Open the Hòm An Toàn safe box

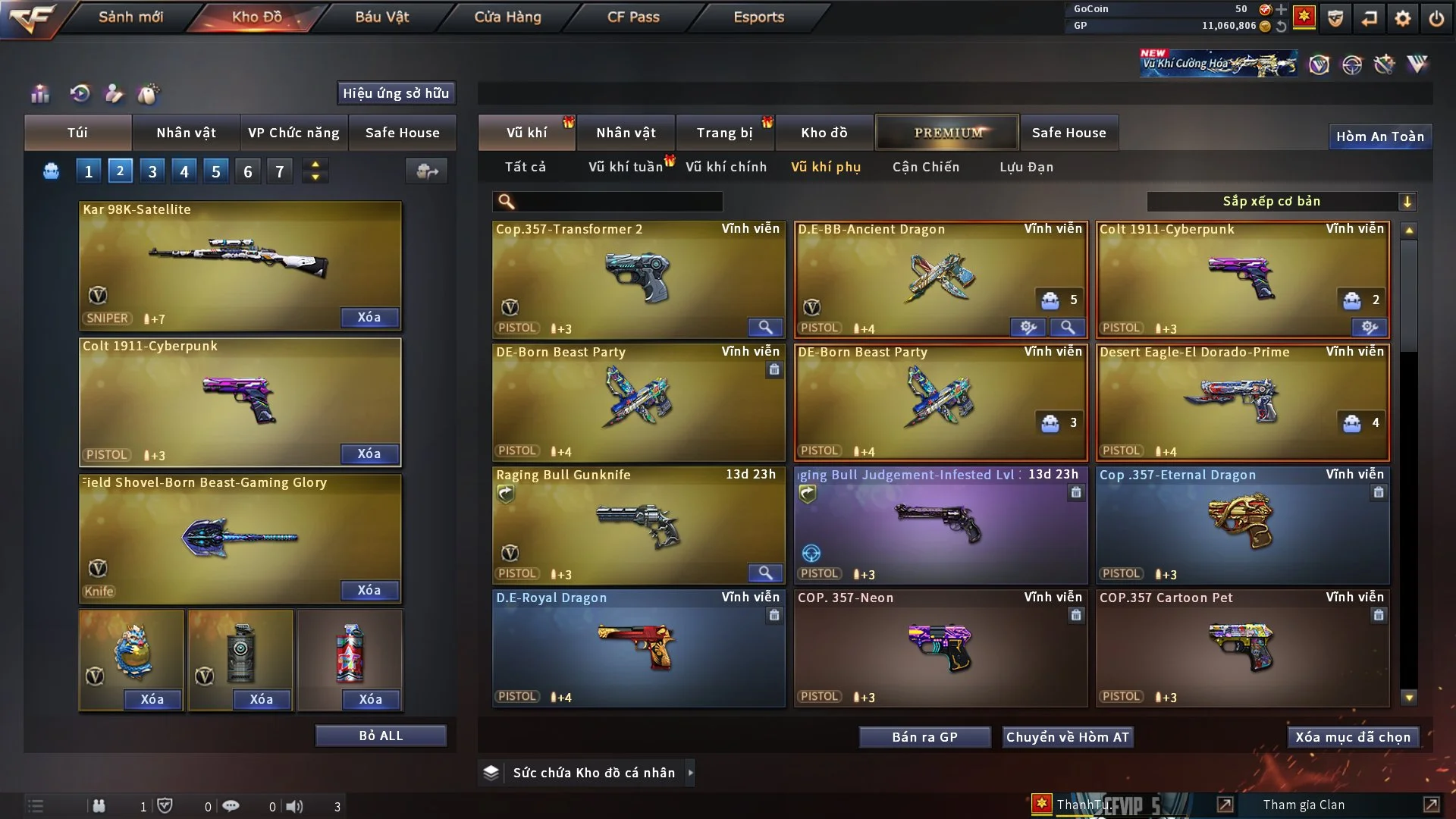tap(1379, 136)
